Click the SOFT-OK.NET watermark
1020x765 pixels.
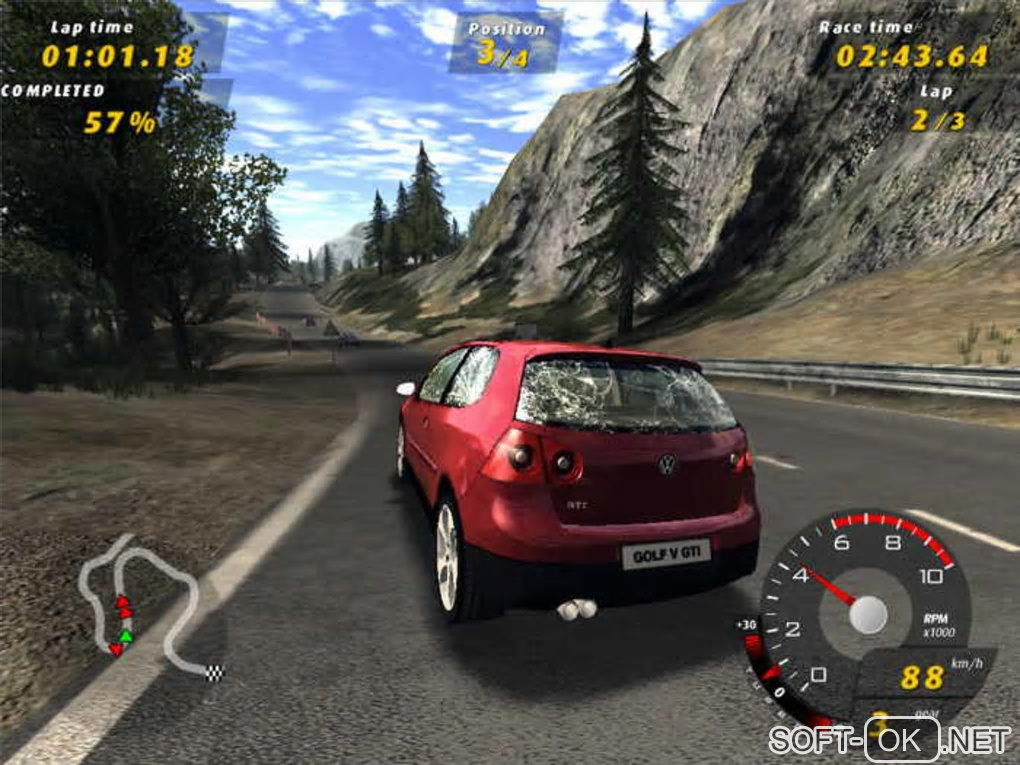click(x=890, y=740)
